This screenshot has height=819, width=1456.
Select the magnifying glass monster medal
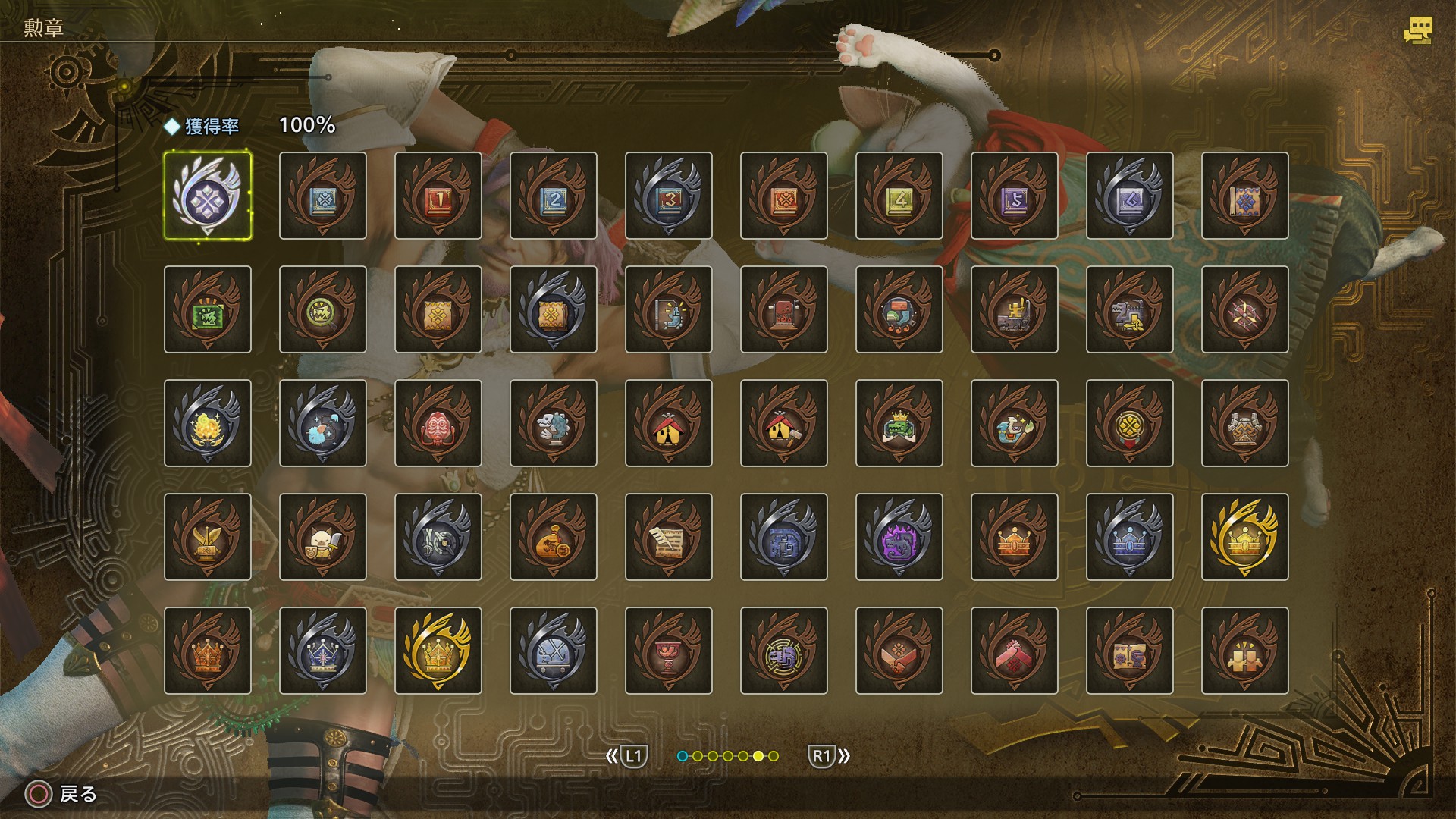pyautogui.click(x=323, y=309)
